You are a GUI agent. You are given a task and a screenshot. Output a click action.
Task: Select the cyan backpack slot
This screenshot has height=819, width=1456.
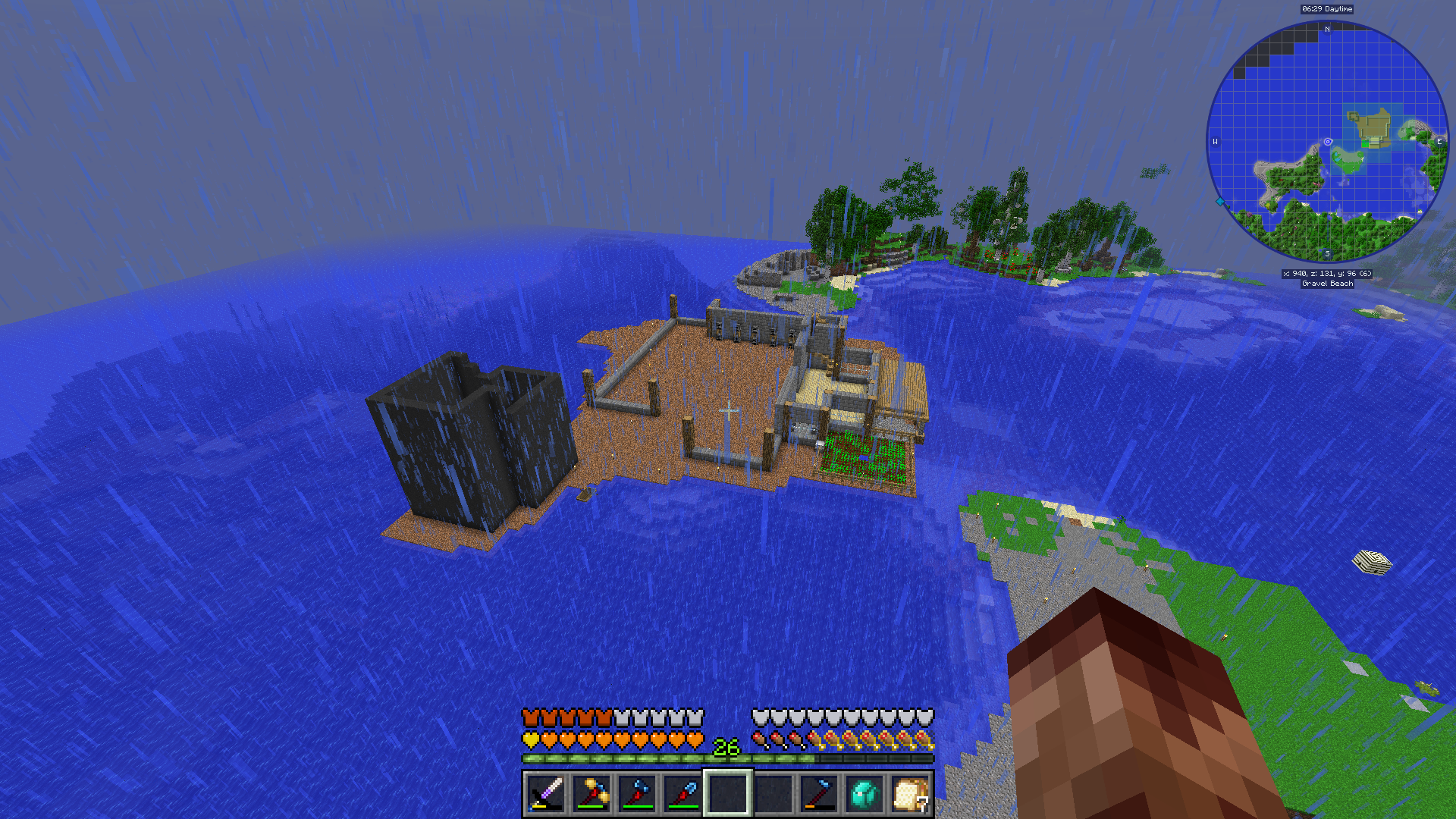[864, 794]
